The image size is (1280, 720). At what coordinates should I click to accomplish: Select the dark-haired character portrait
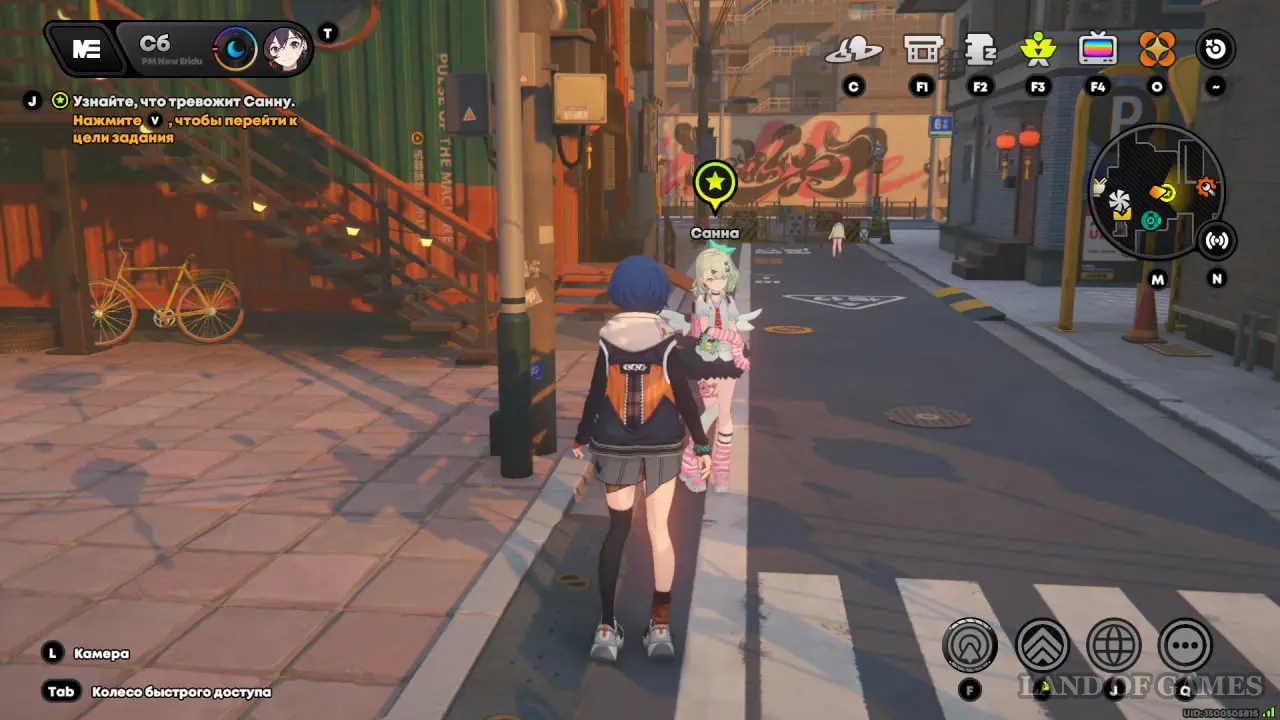point(285,48)
